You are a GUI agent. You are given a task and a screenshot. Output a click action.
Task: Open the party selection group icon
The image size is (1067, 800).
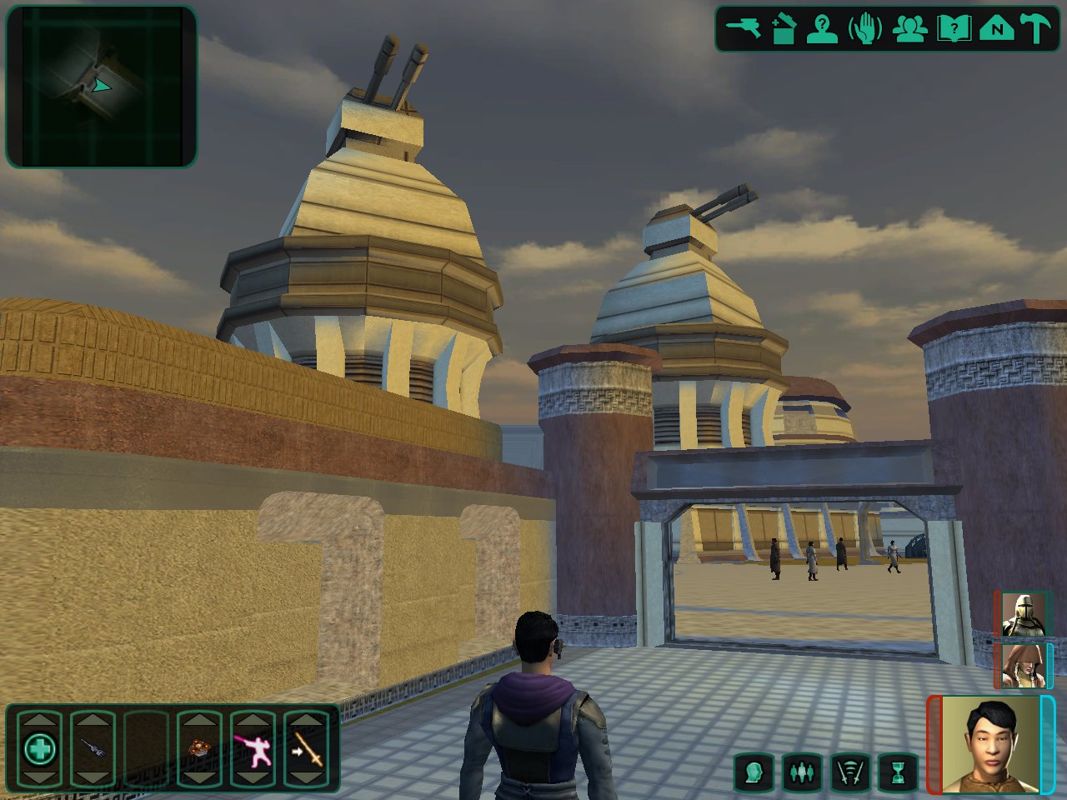pyautogui.click(x=909, y=29)
